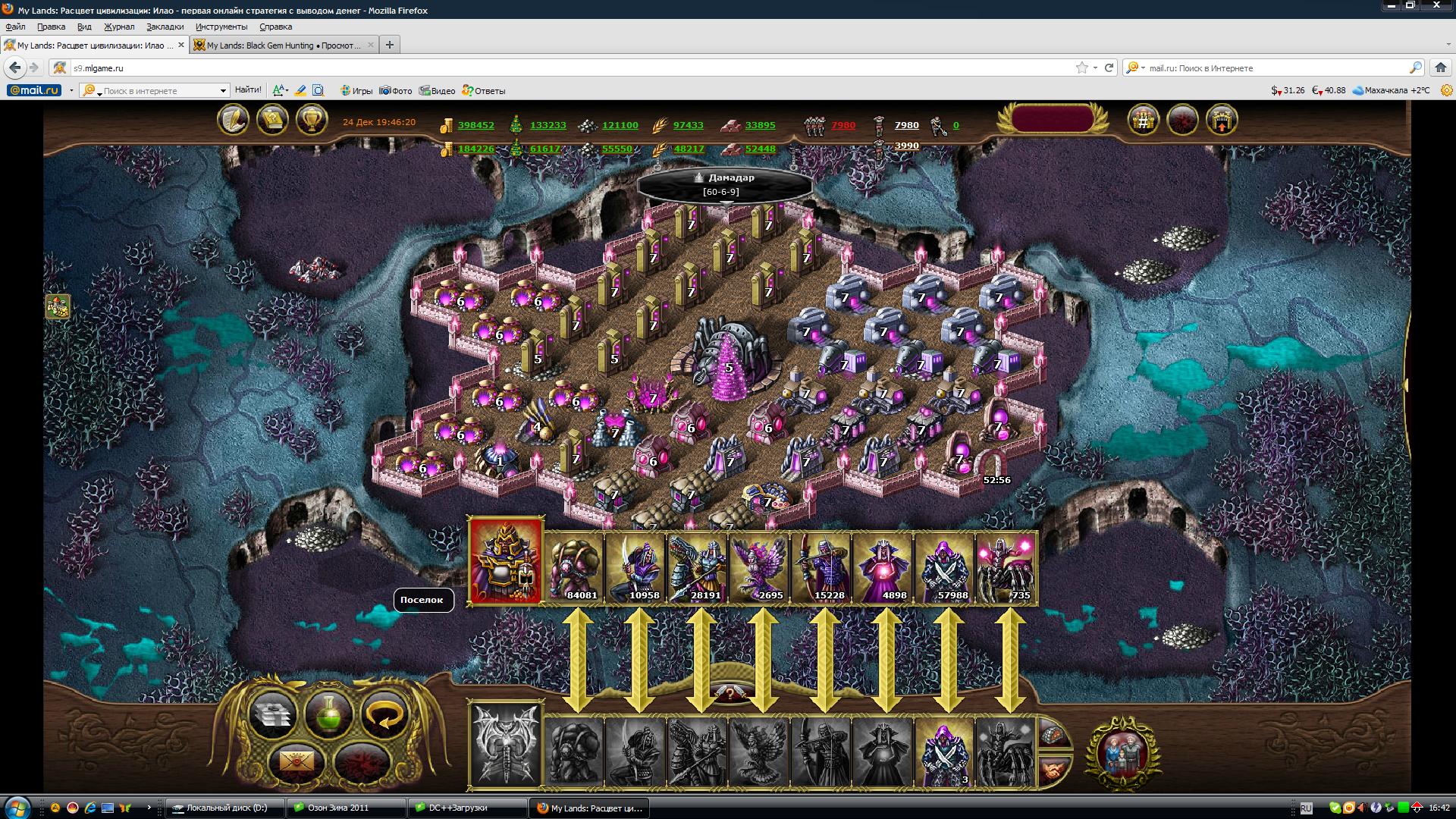Click the castle with orange arrow icon
Image resolution: width=1456 pixels, height=819 pixels.
click(x=1221, y=120)
